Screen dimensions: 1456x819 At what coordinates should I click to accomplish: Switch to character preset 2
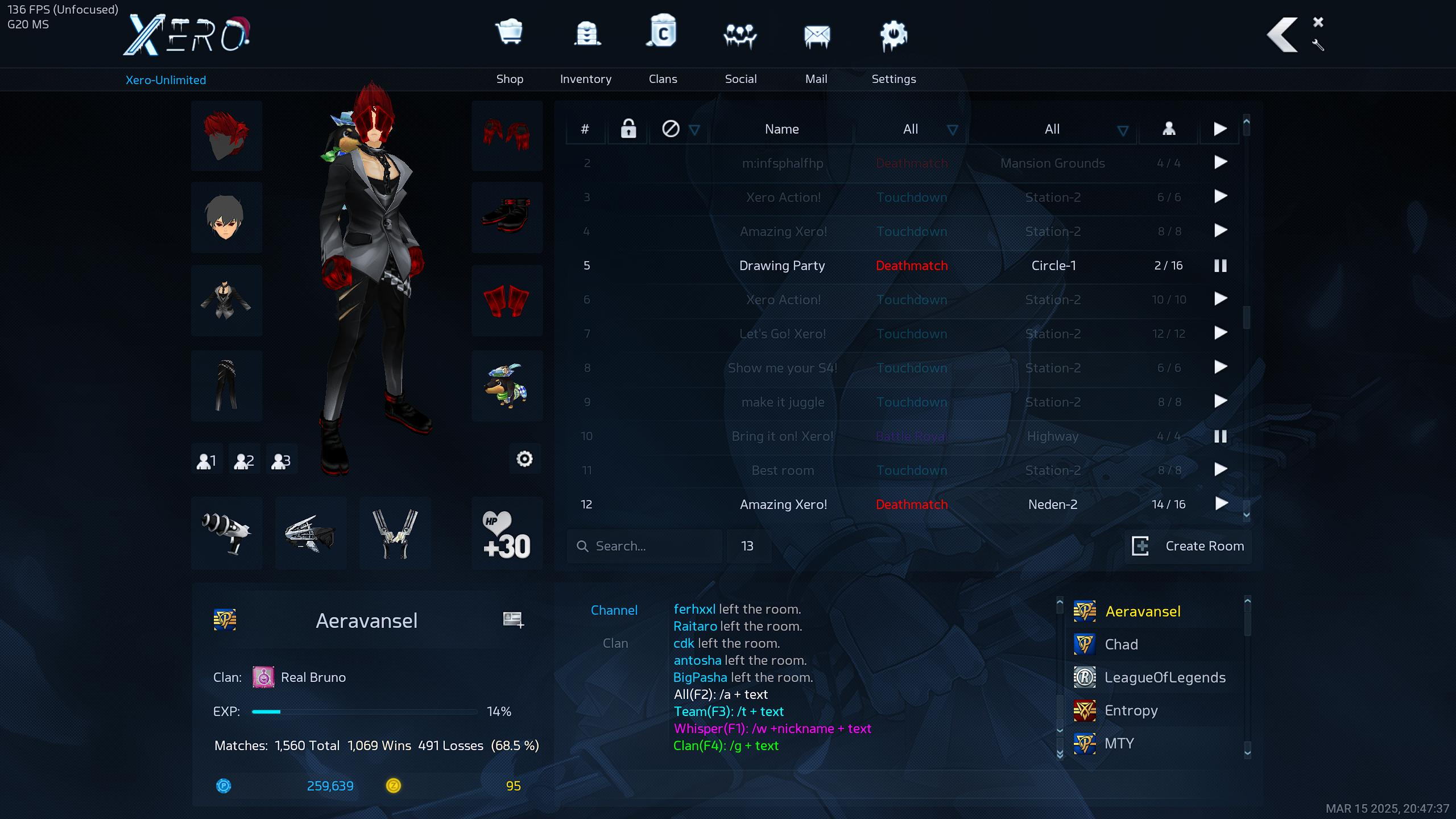[x=244, y=460]
